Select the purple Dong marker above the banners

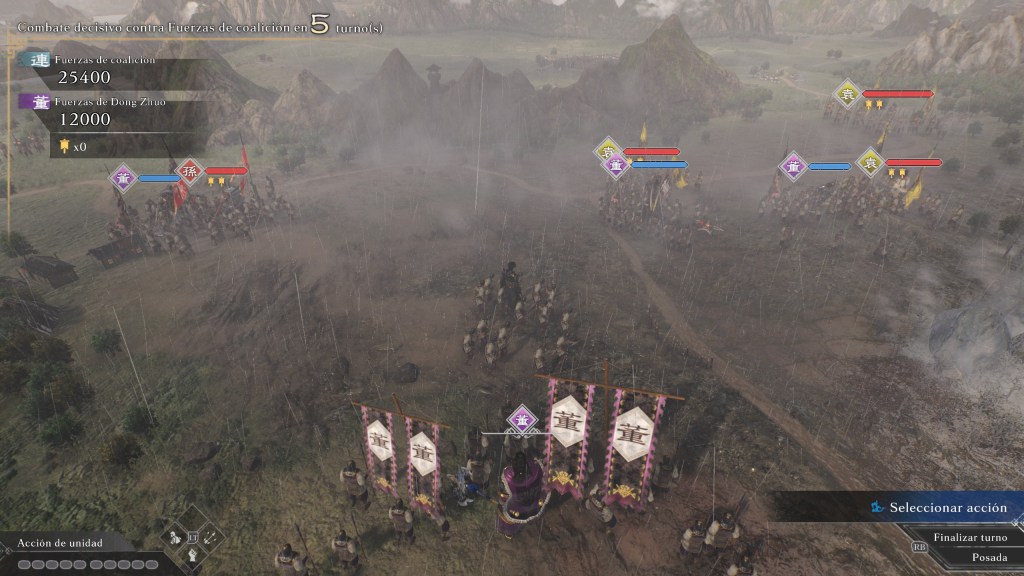tap(521, 419)
